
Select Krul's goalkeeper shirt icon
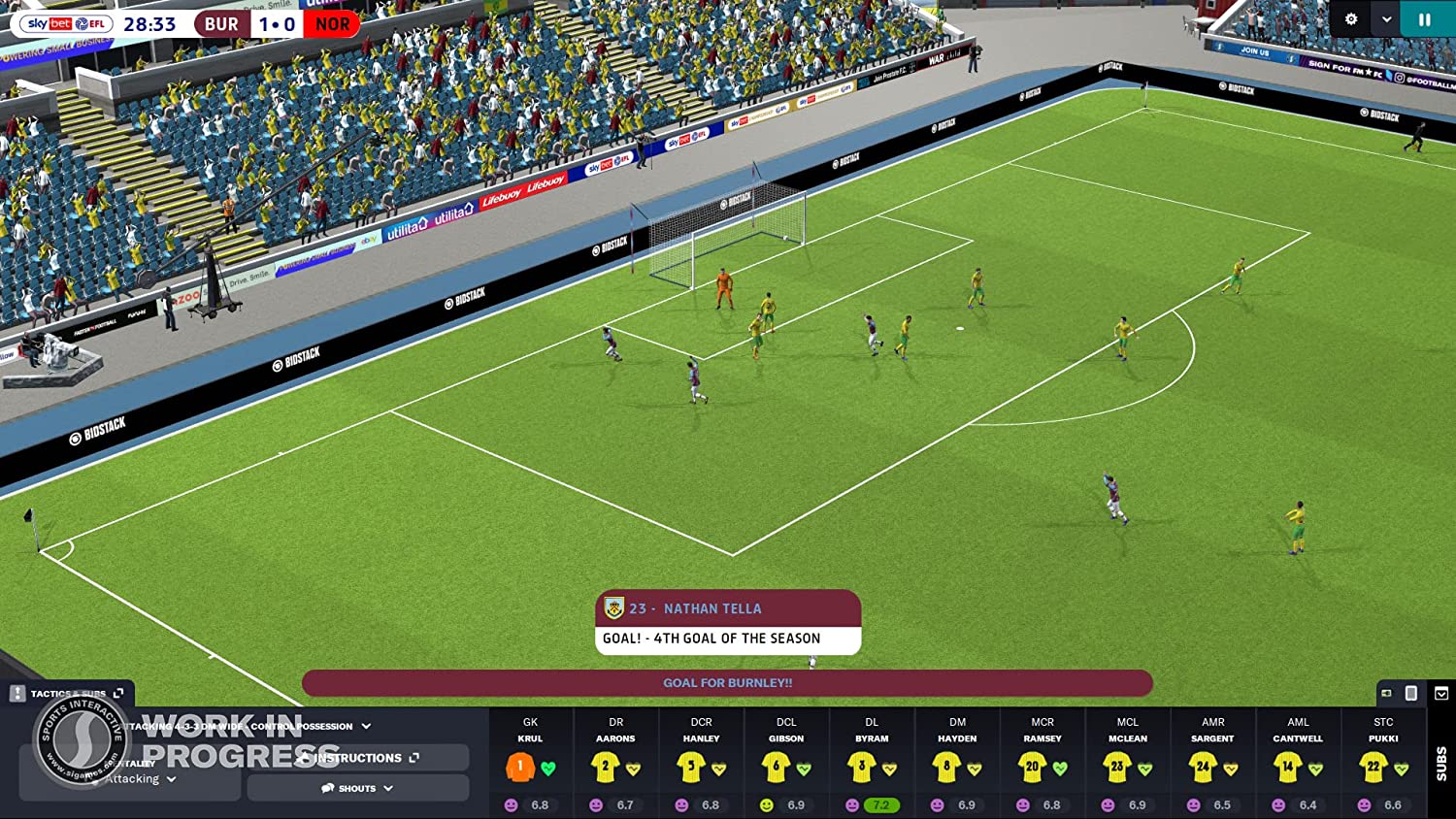point(520,767)
